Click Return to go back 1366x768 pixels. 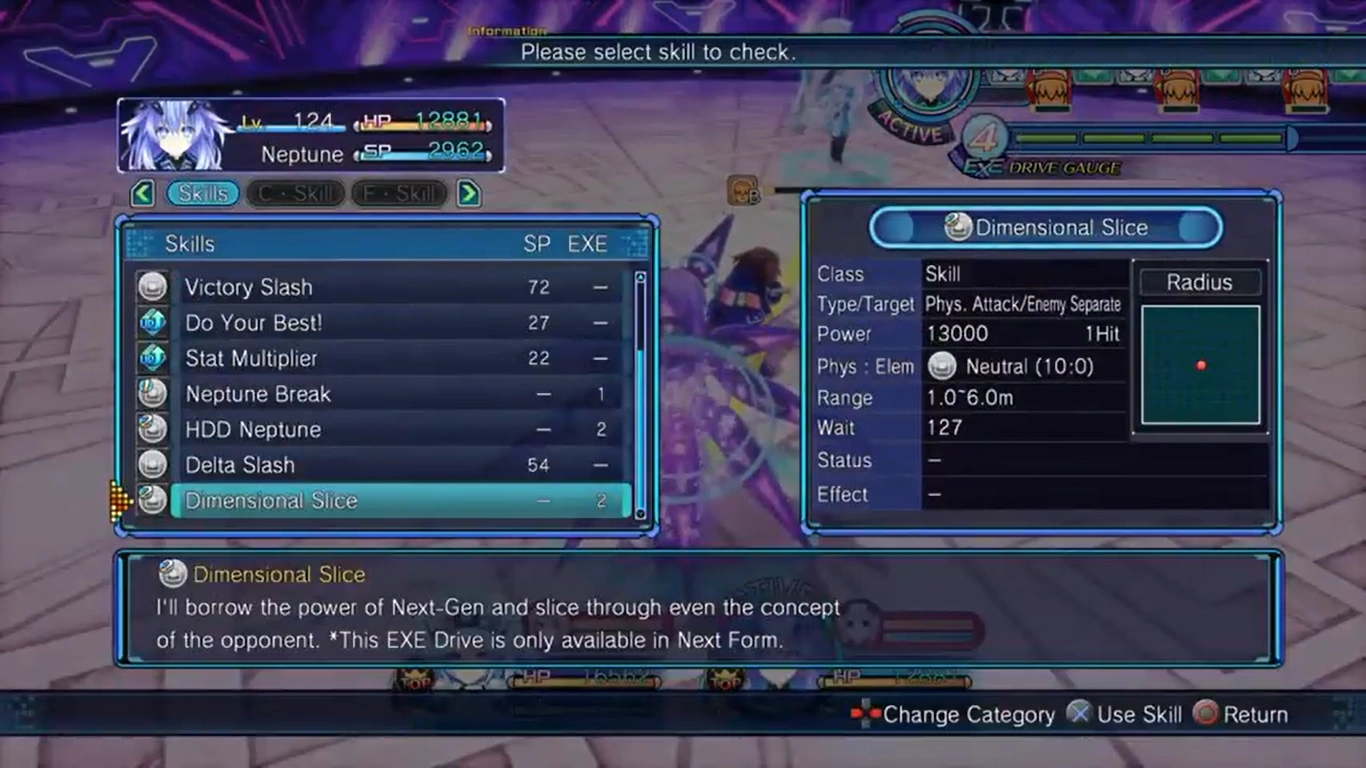pyautogui.click(x=1241, y=714)
